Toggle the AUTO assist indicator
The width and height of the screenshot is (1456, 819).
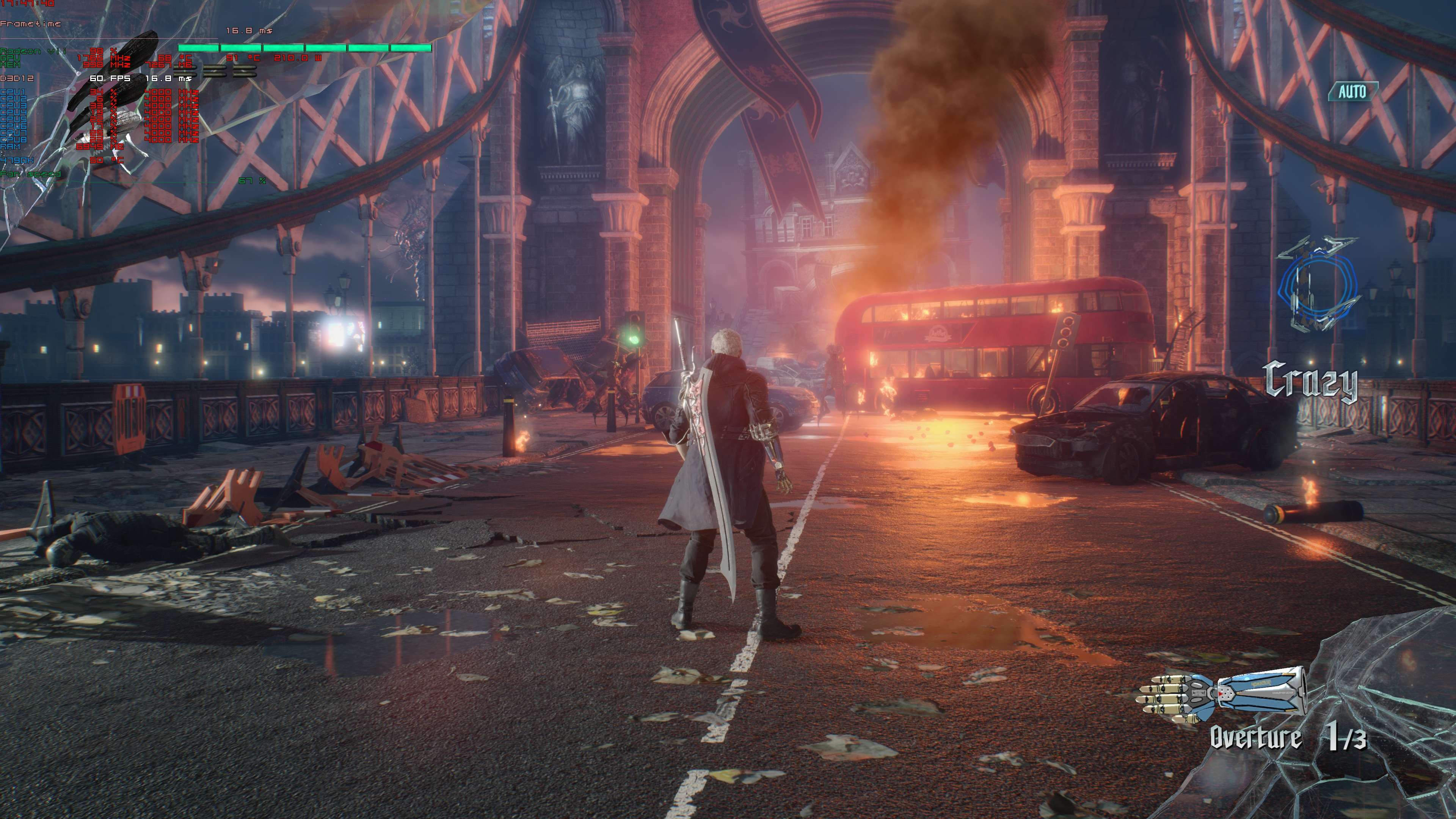click(x=1352, y=91)
